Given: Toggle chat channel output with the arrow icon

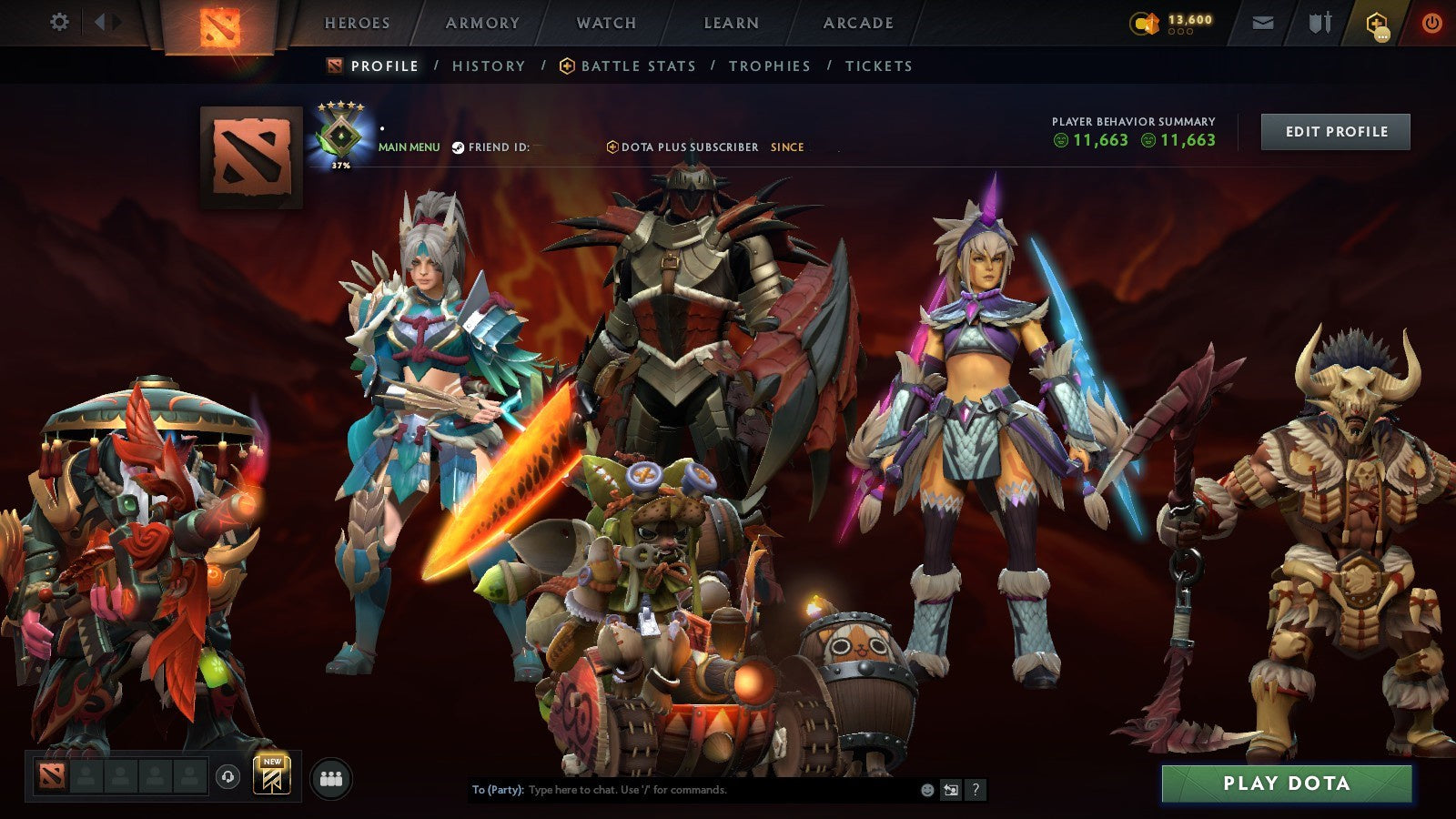Looking at the screenshot, I should (950, 790).
